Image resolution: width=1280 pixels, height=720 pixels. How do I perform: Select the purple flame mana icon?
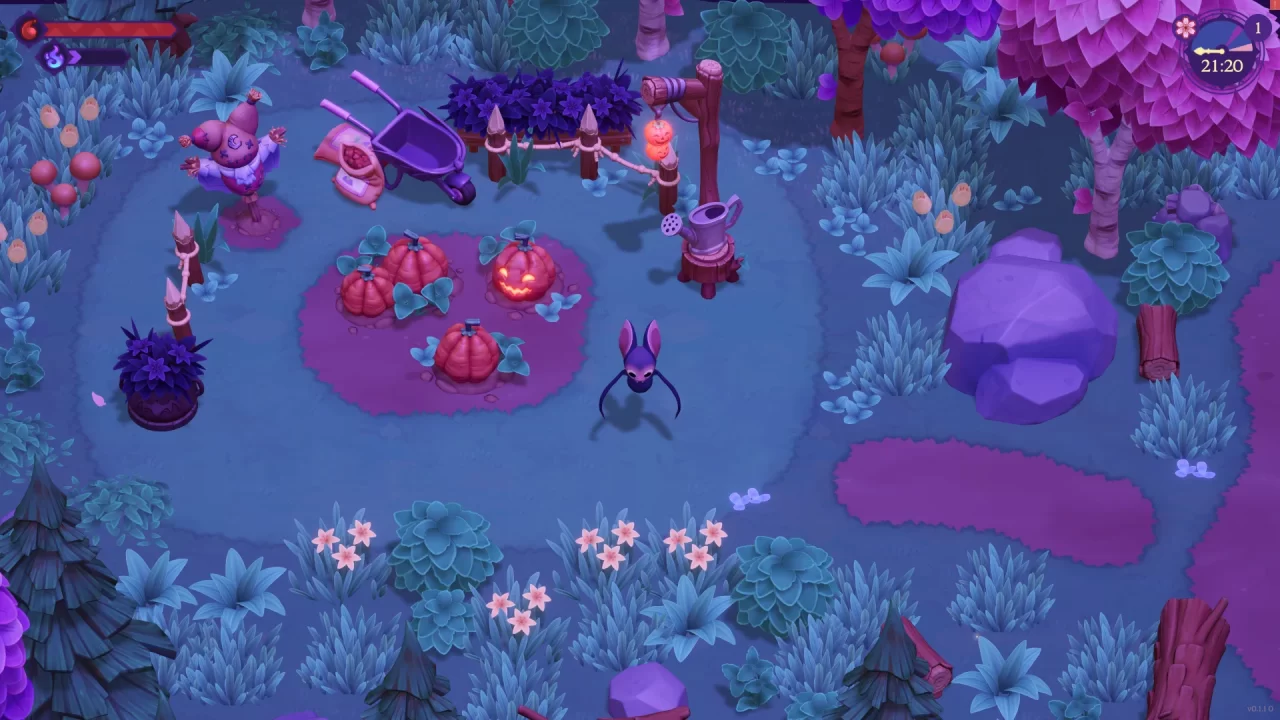point(52,56)
